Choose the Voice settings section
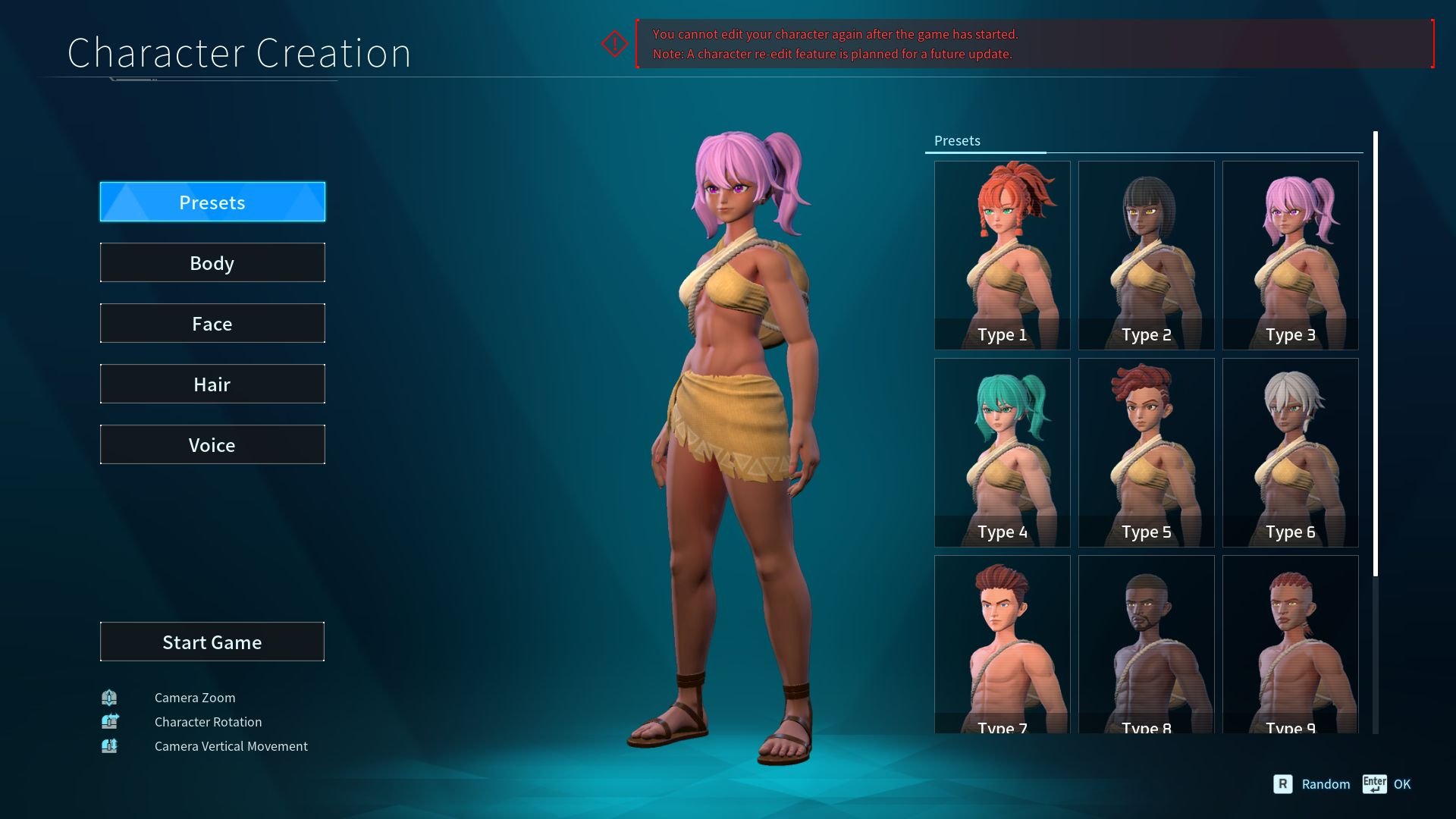The width and height of the screenshot is (1456, 819). pos(212,444)
